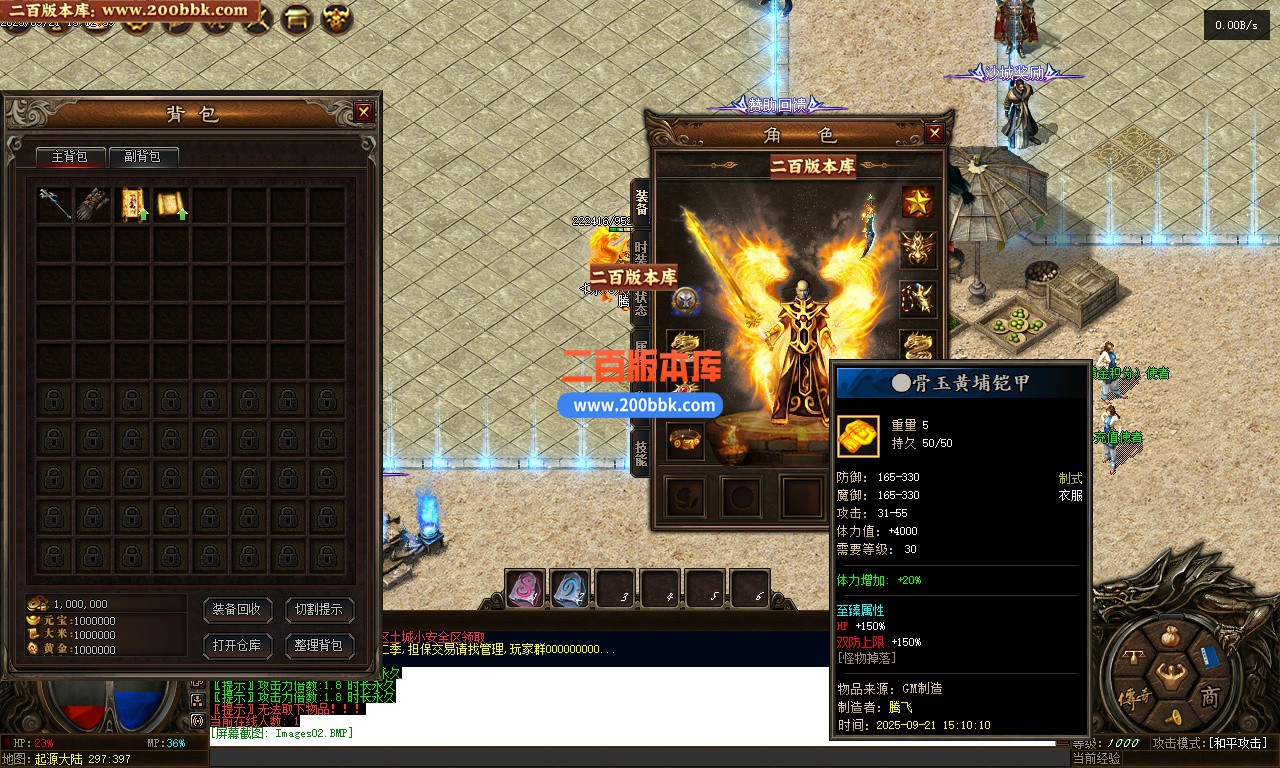Select the 主背包 tab
The height and width of the screenshot is (768, 1280).
pos(70,157)
